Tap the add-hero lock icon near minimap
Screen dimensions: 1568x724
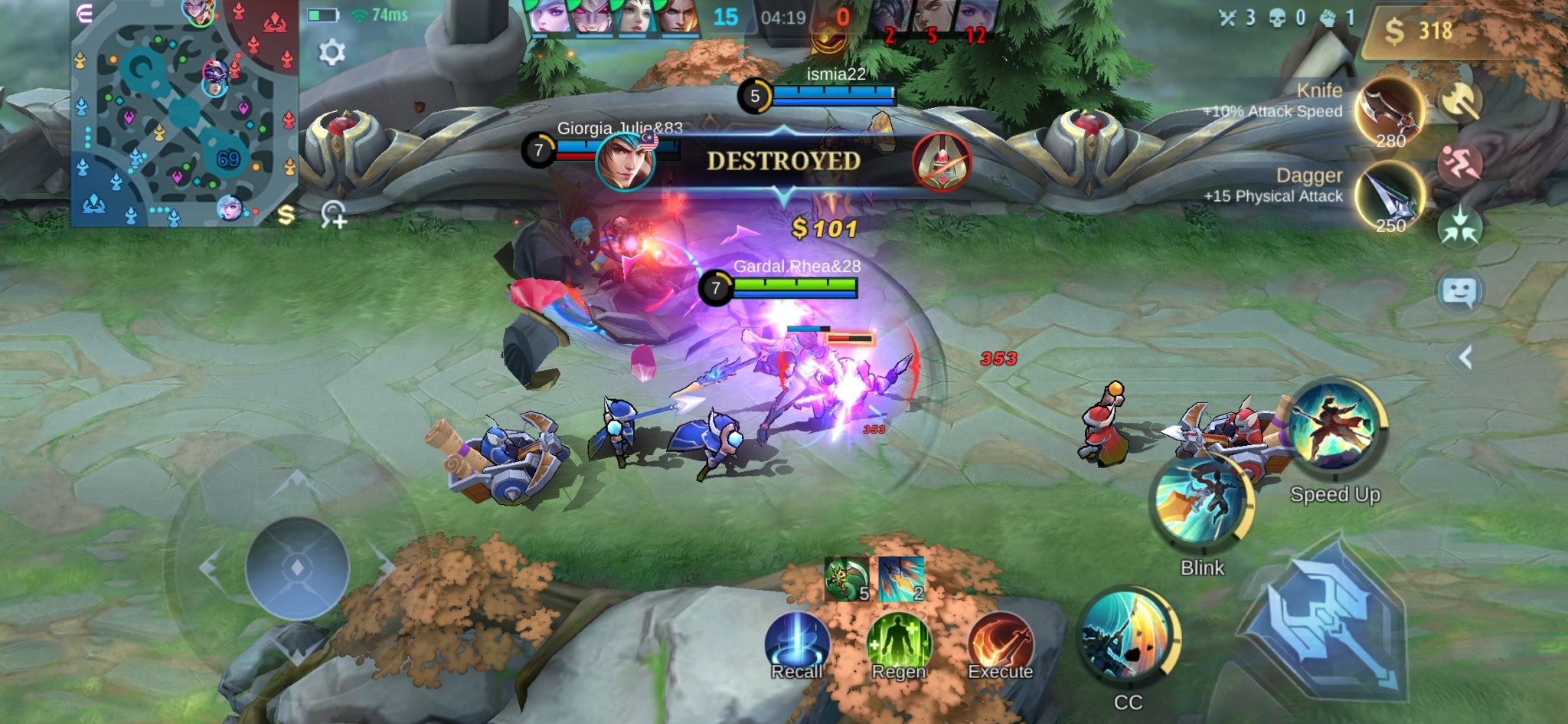point(334,214)
